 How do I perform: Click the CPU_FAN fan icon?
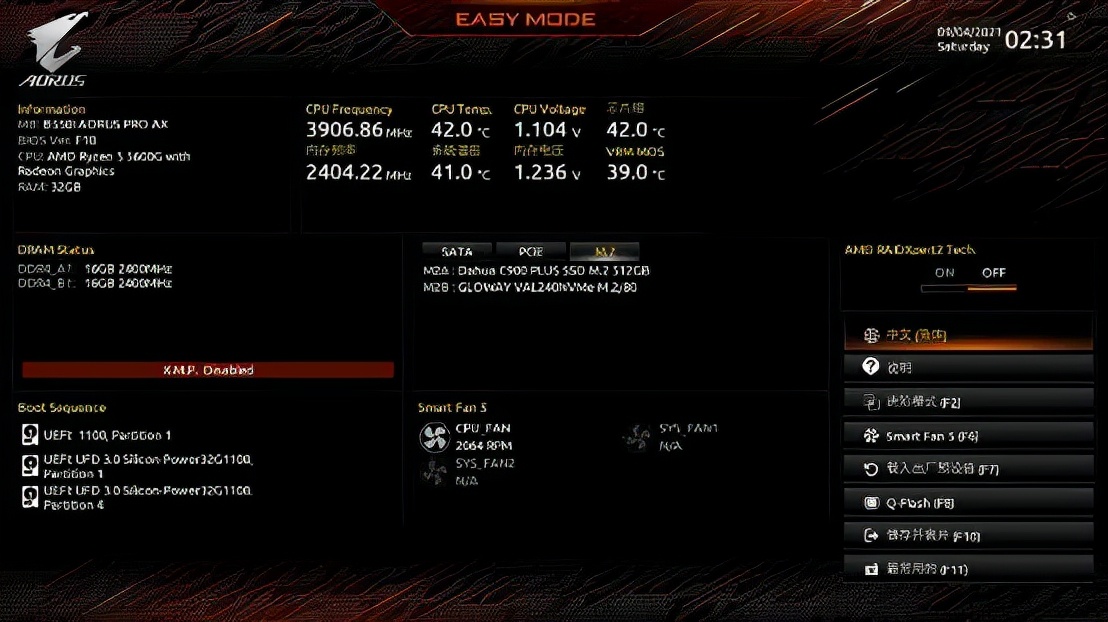(x=435, y=437)
